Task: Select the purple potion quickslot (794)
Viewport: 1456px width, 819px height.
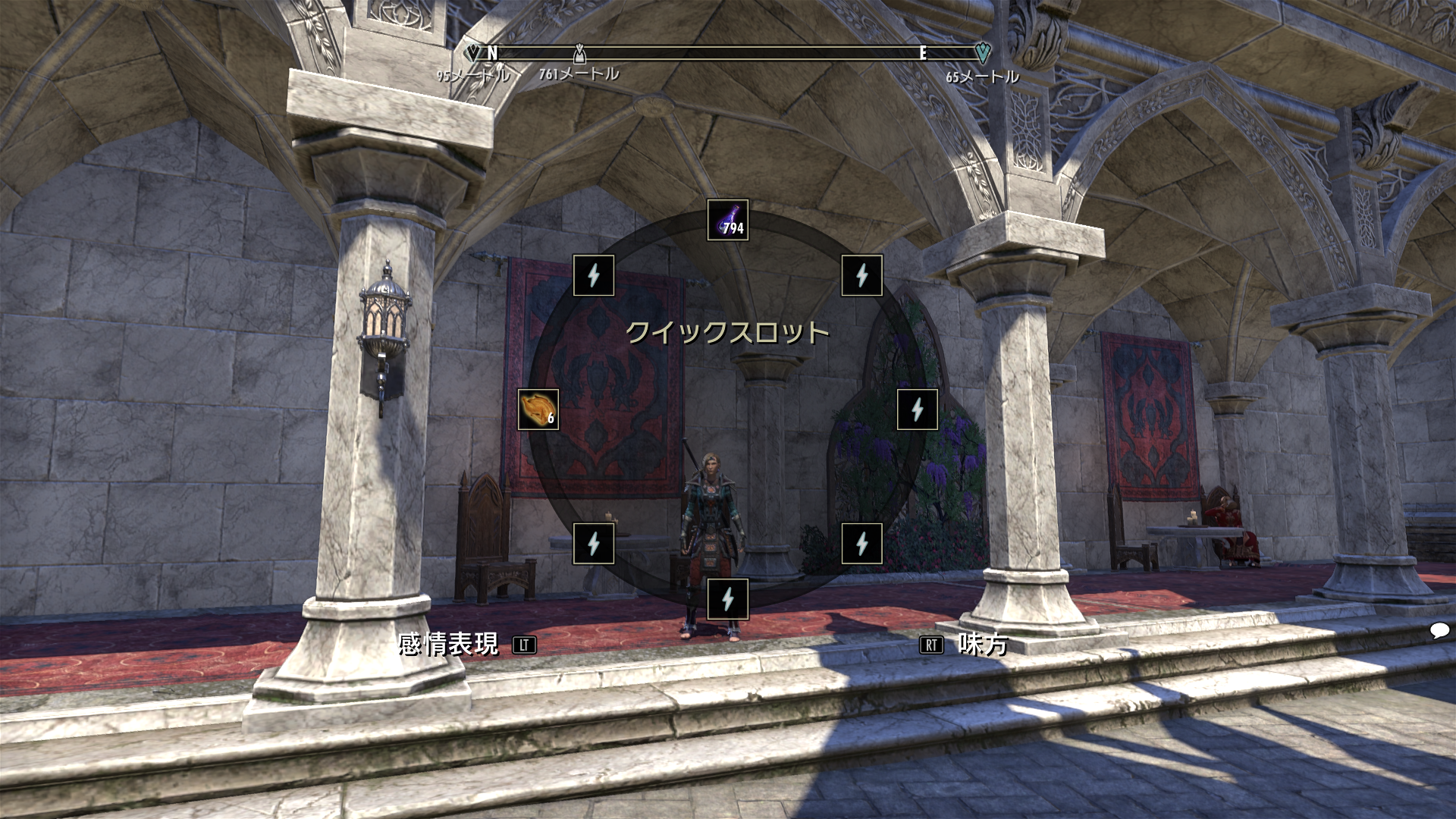Action: point(728,220)
